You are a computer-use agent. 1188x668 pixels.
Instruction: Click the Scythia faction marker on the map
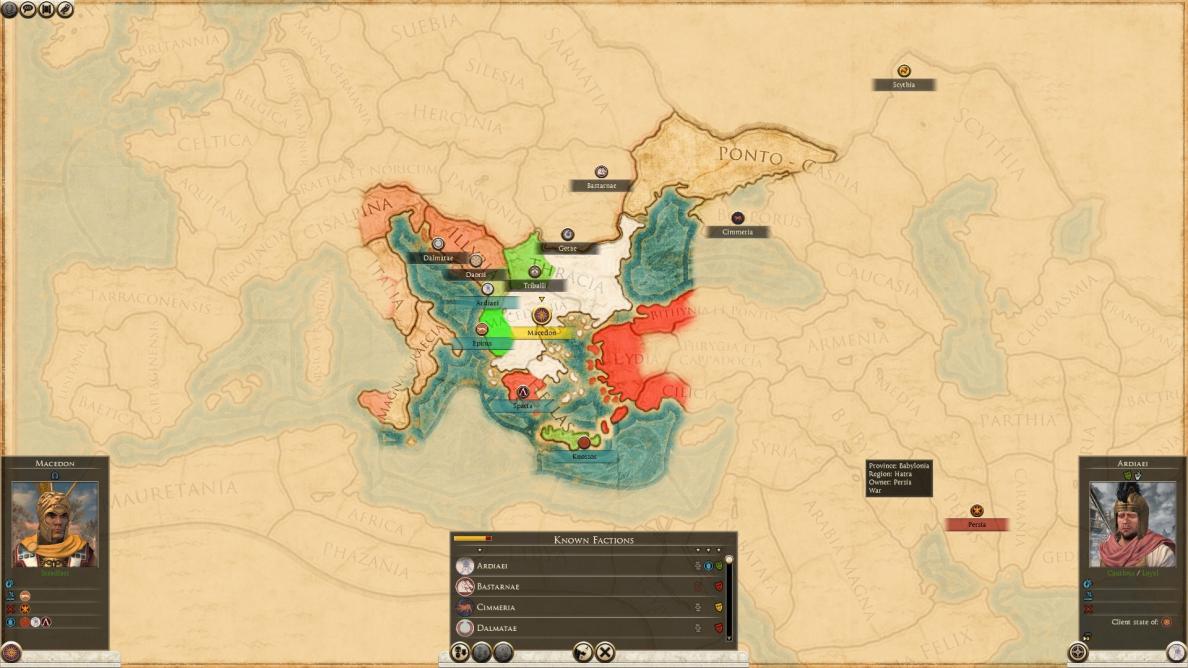point(904,72)
